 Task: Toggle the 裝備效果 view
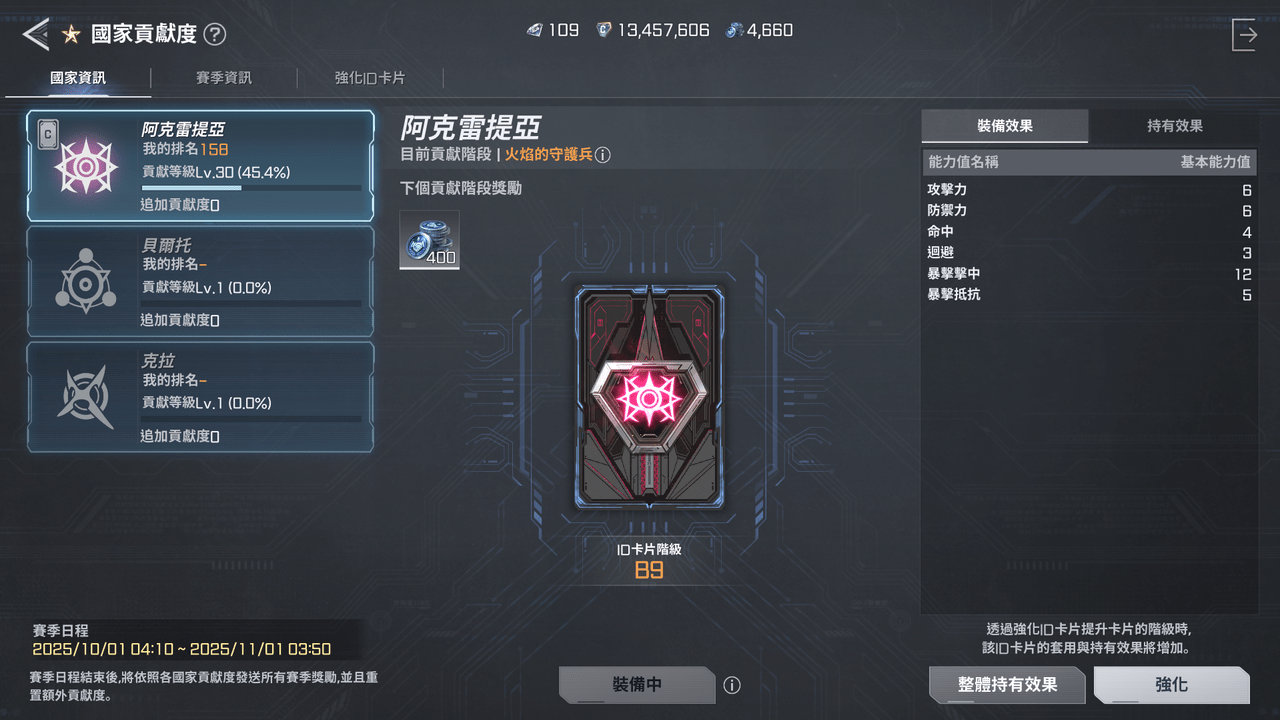tap(1004, 126)
